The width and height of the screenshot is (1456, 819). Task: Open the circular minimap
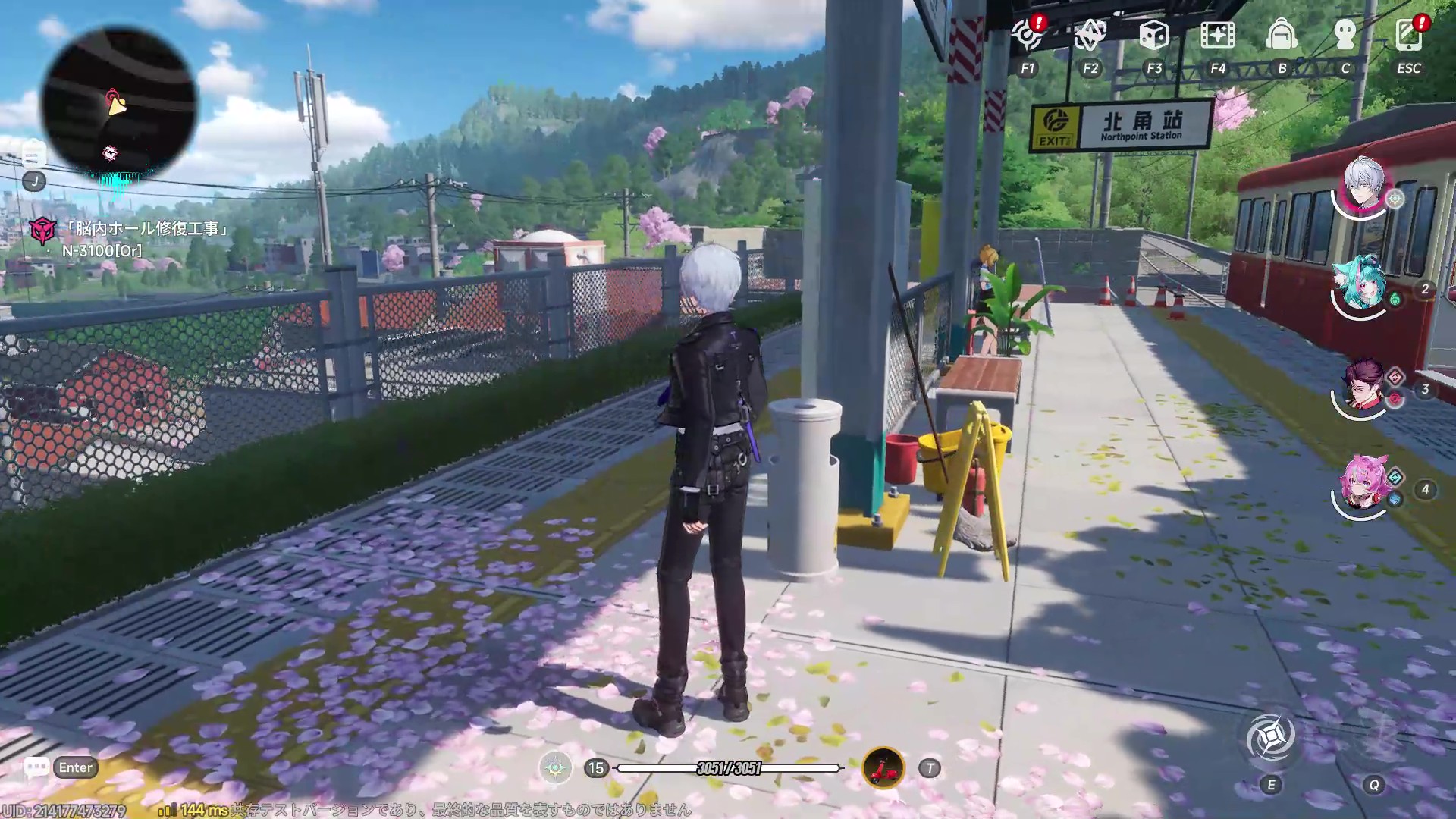(x=118, y=103)
